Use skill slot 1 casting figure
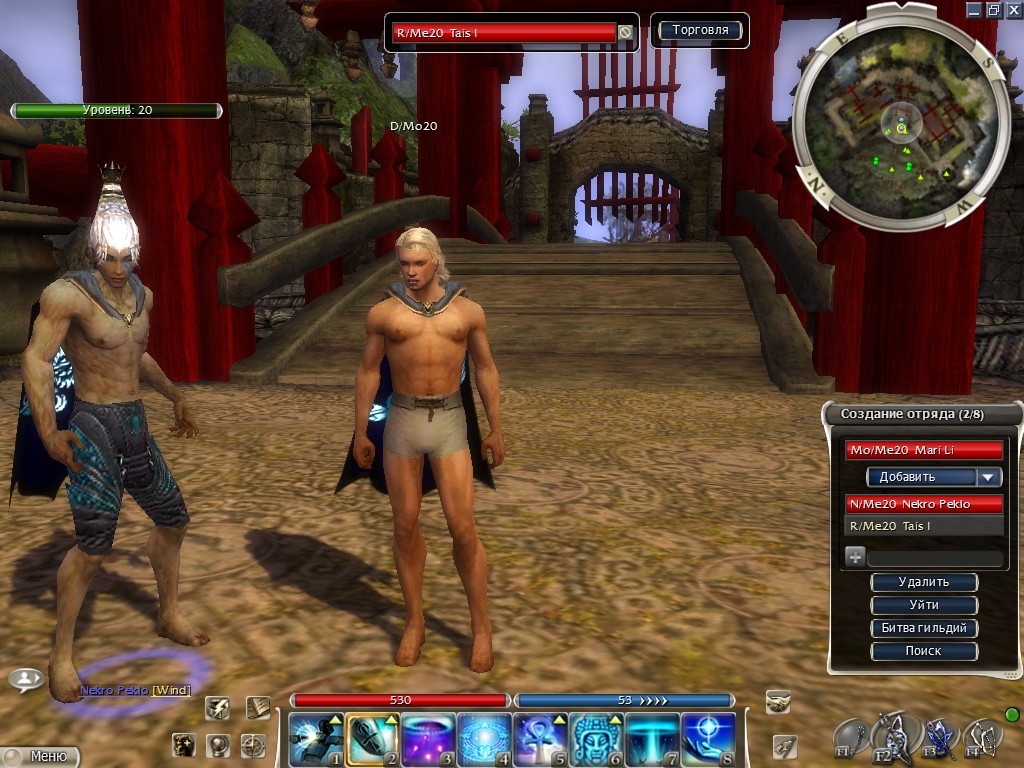The width and height of the screenshot is (1024, 768). [x=316, y=739]
